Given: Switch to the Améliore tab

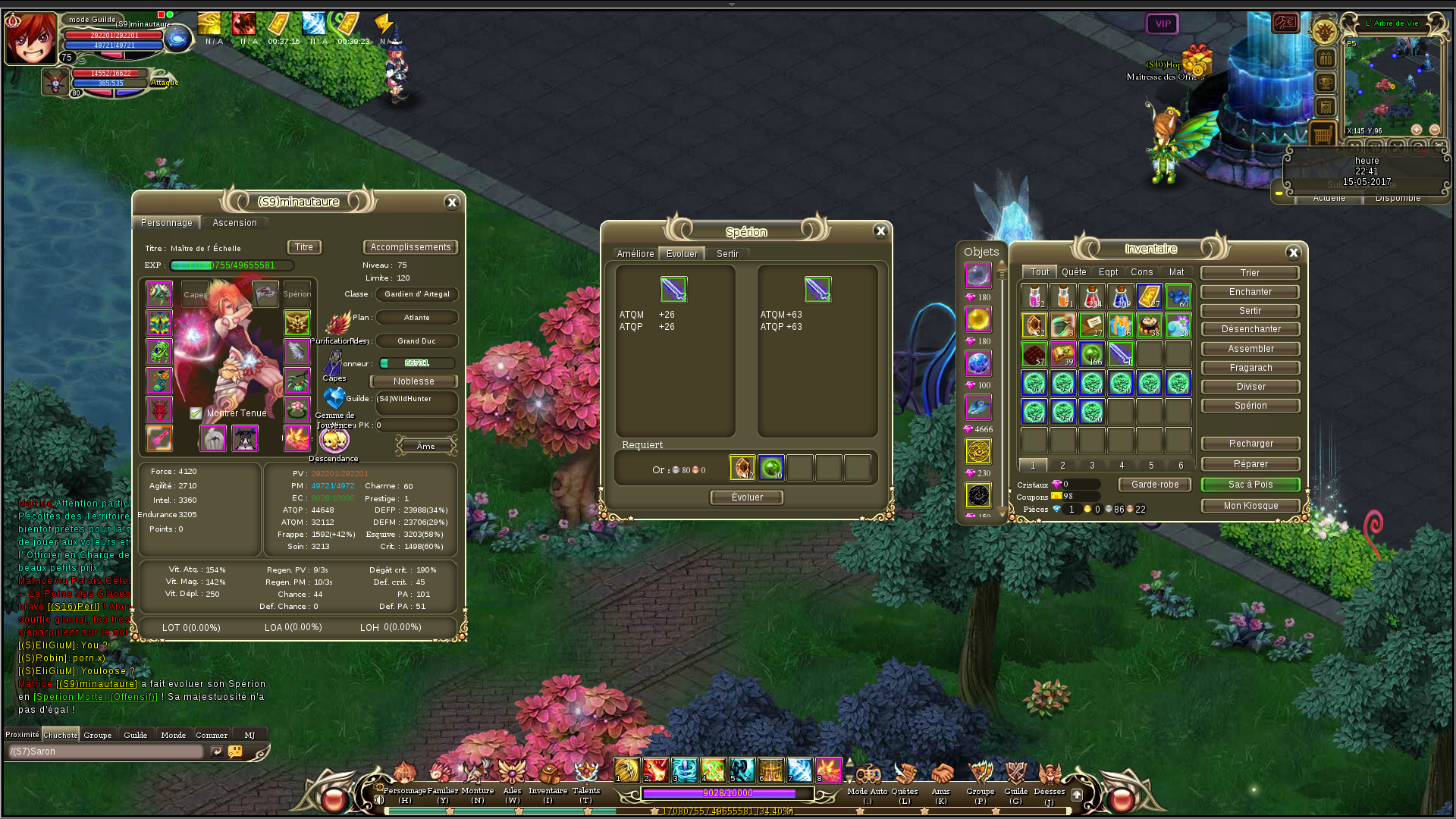Looking at the screenshot, I should pos(635,254).
